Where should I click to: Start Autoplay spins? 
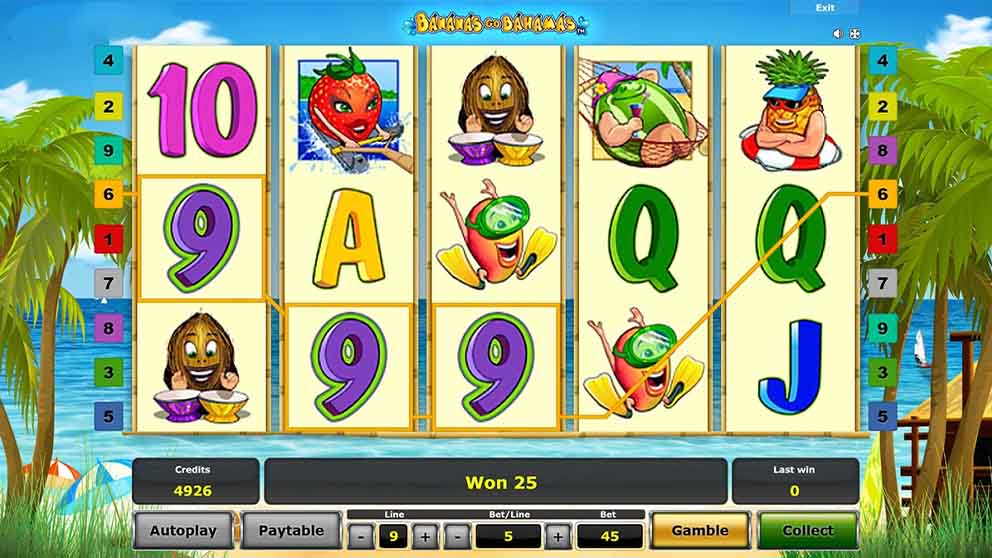[185, 531]
